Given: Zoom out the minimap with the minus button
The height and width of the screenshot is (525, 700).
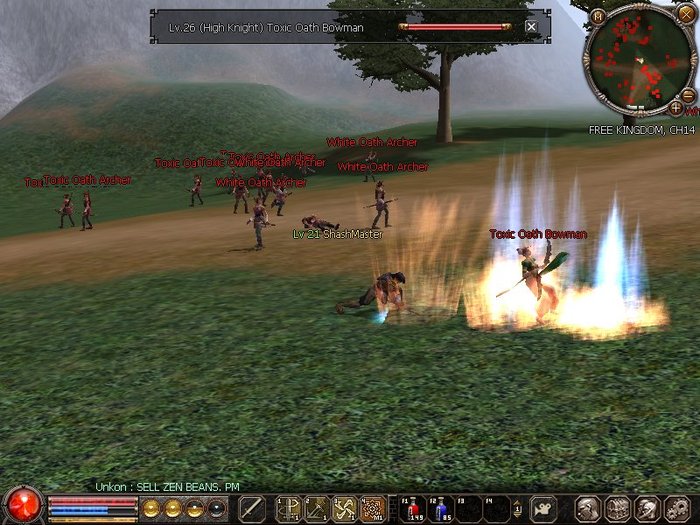Looking at the screenshot, I should coord(688,95).
